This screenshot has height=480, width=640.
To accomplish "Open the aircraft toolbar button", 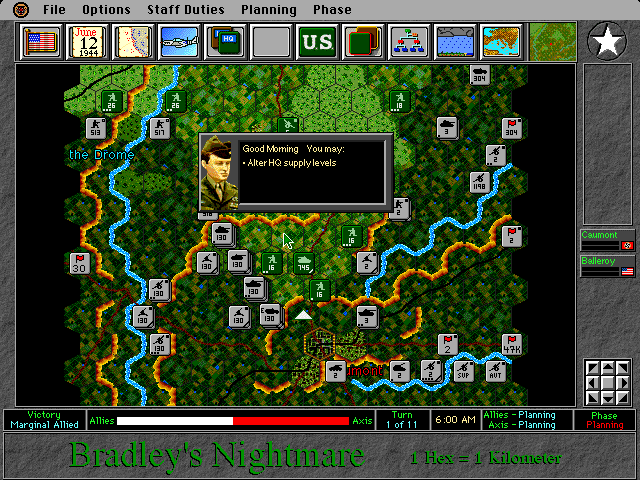I will point(179,42).
